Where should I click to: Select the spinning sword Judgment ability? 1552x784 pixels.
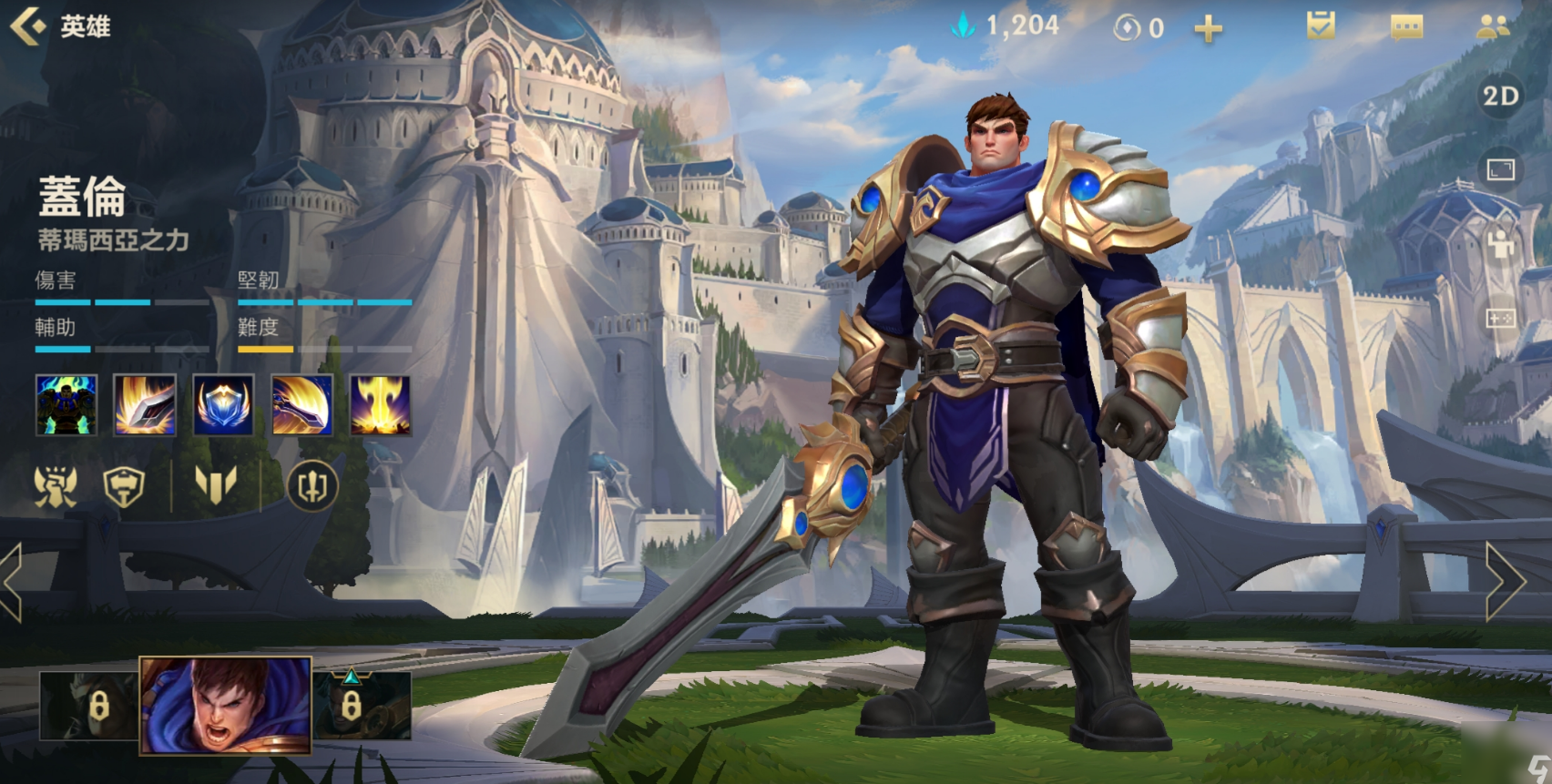(x=301, y=404)
